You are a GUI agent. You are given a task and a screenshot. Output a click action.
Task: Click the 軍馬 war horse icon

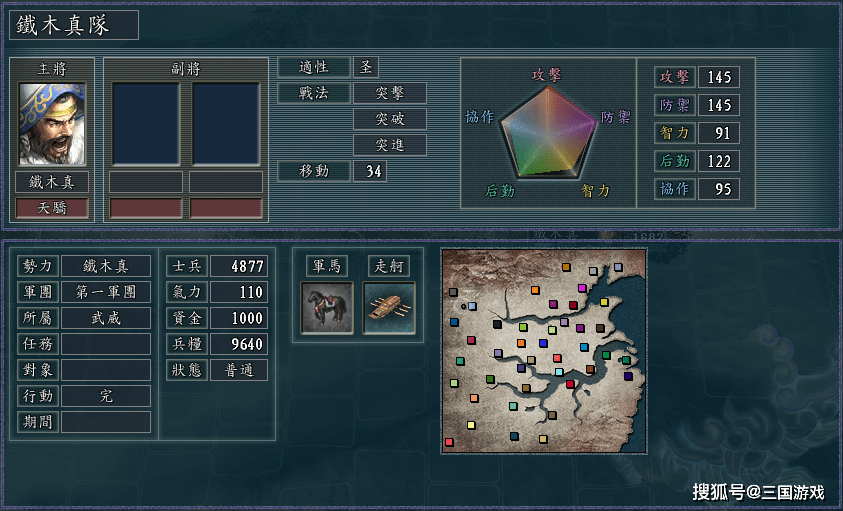click(x=327, y=307)
